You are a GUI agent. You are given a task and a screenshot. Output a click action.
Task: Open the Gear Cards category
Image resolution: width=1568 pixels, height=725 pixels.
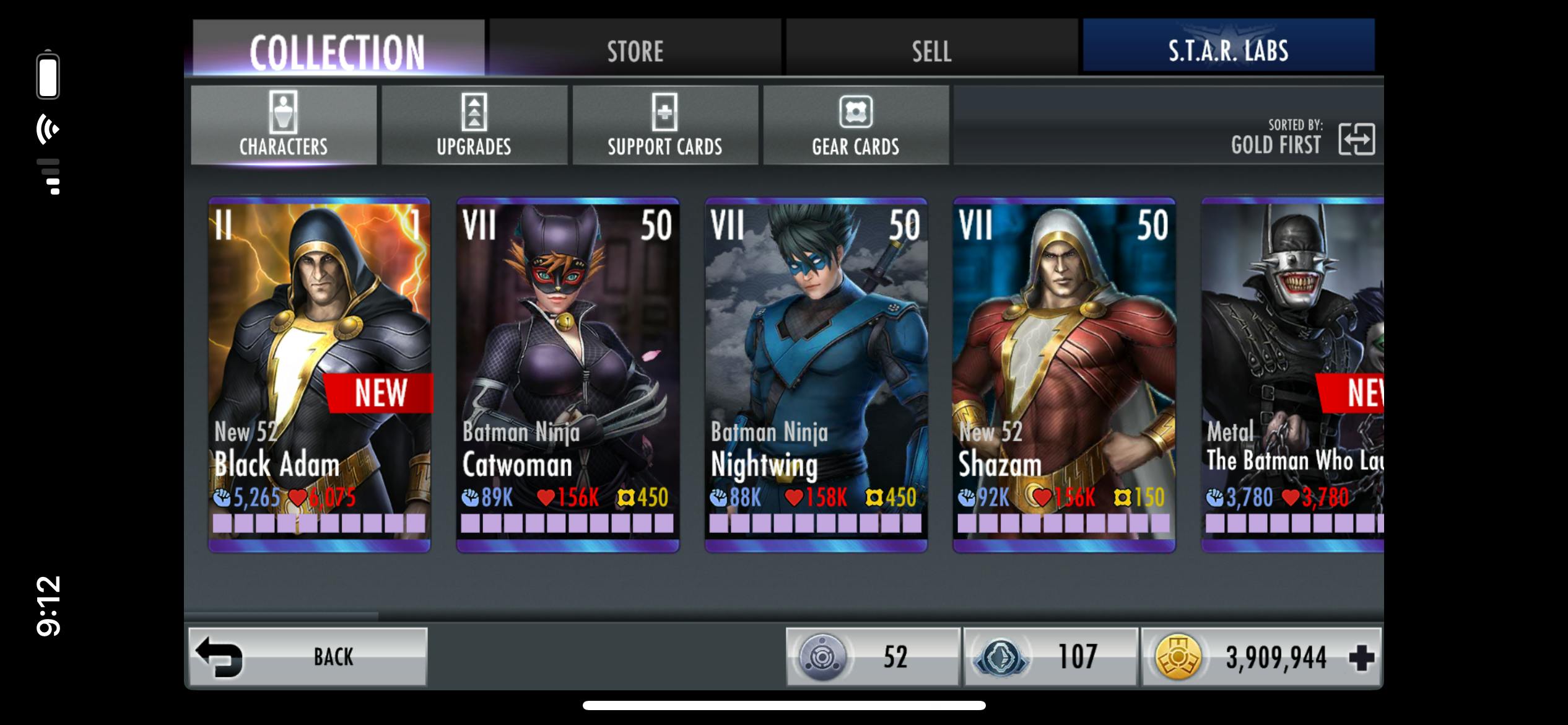click(855, 125)
